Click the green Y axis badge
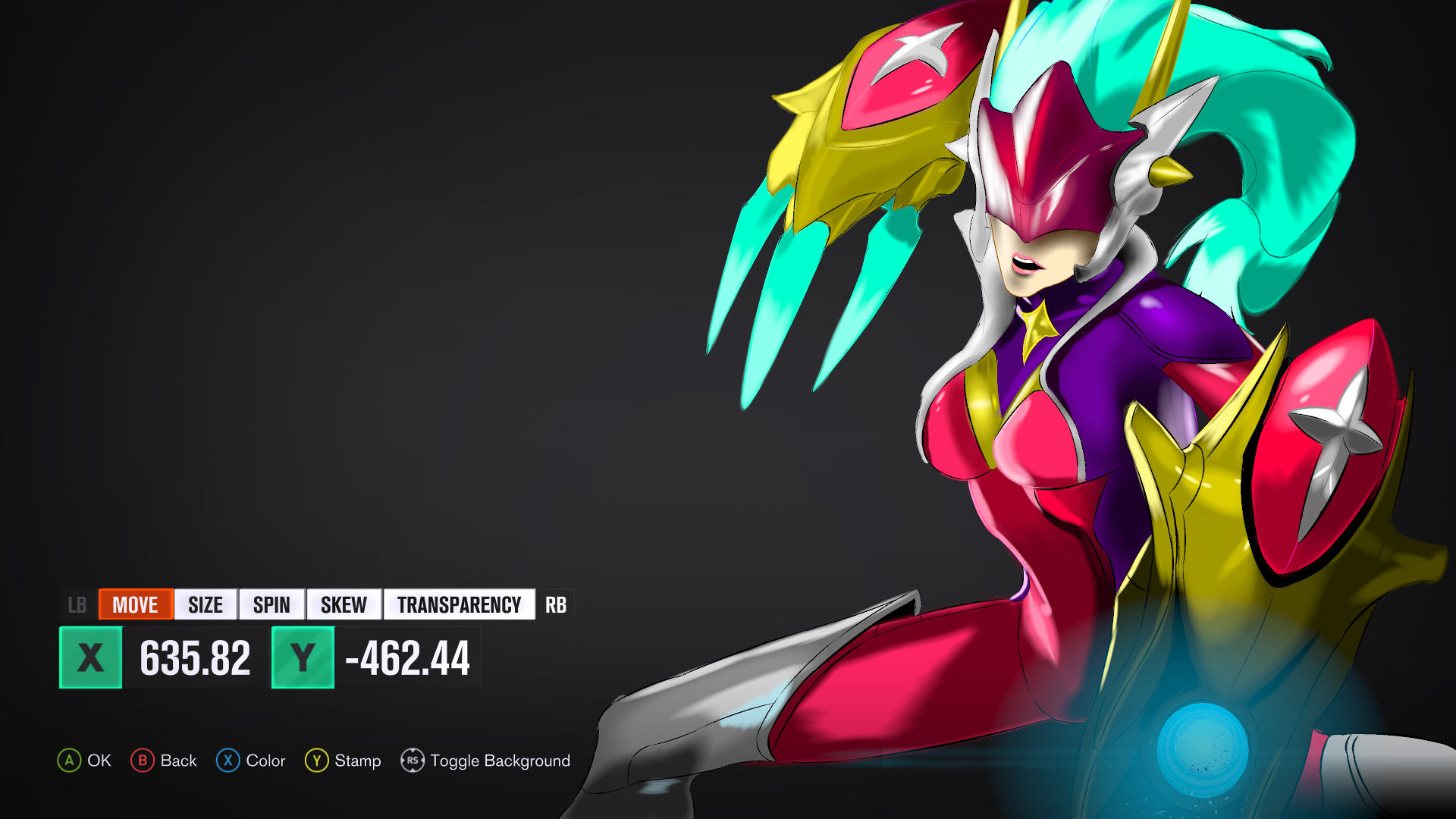 pyautogui.click(x=303, y=658)
